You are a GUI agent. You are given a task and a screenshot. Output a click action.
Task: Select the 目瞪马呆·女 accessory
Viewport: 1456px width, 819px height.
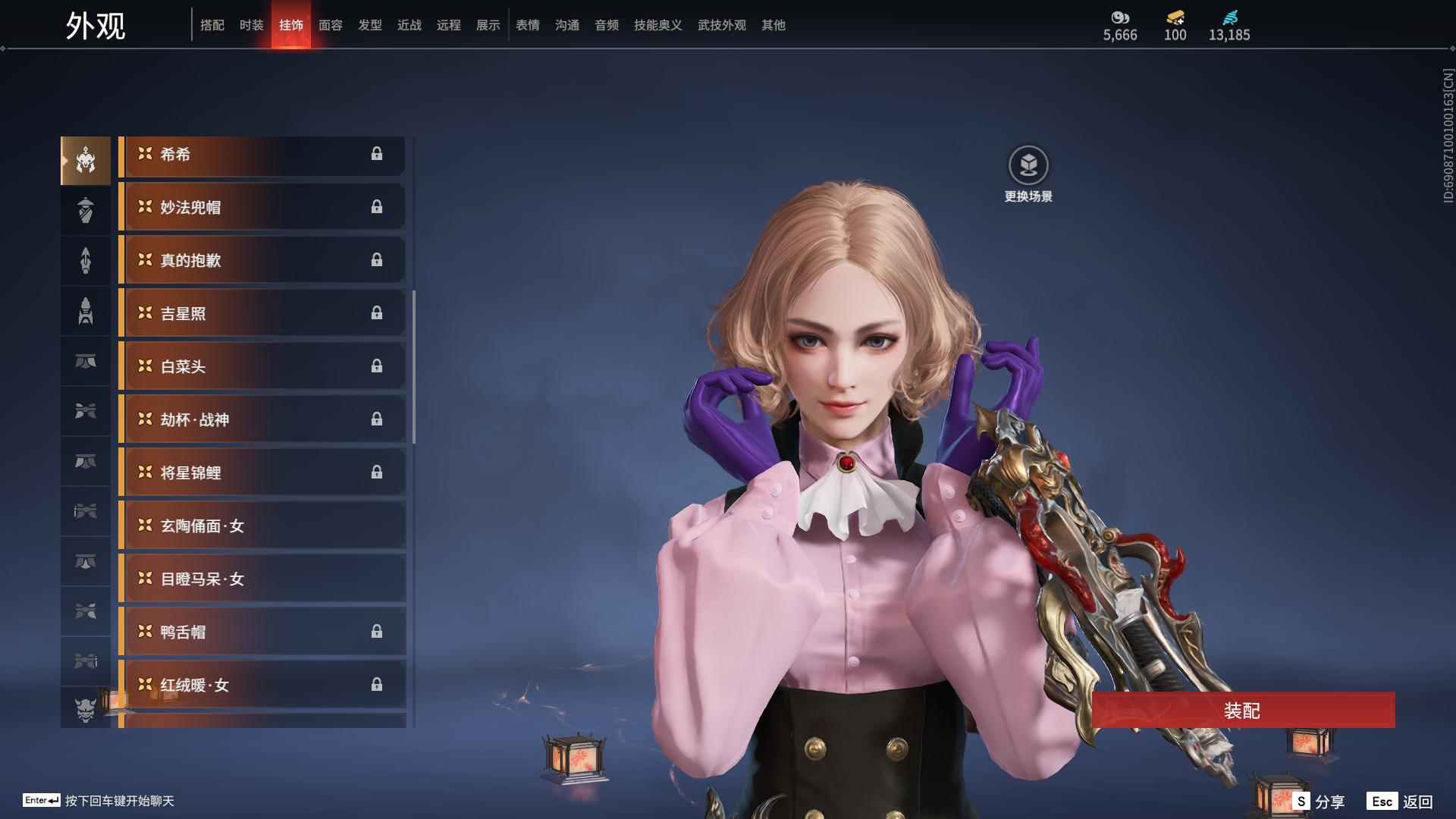[x=262, y=579]
